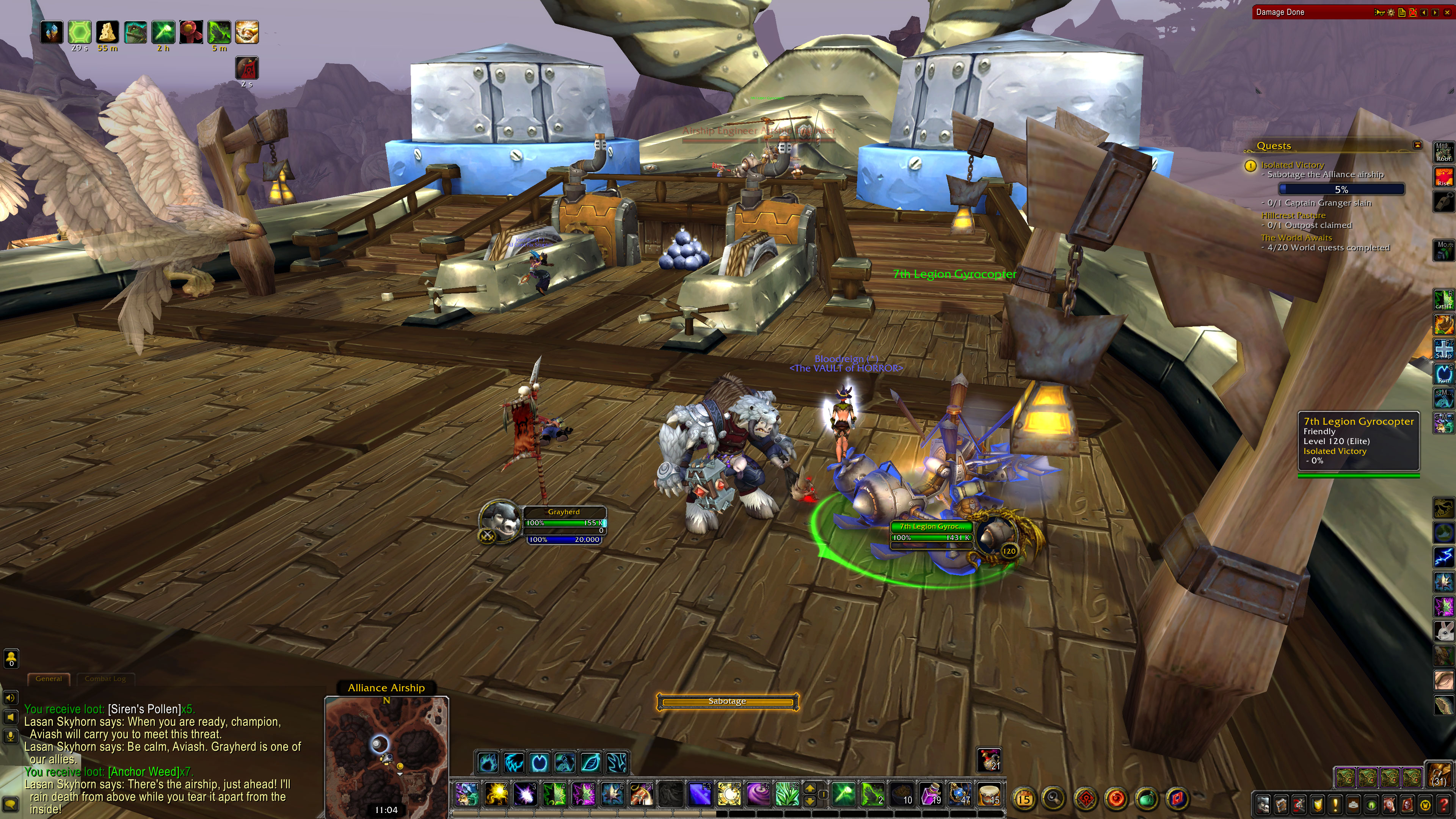This screenshot has height=819, width=1456.
Task: Use the drum item with 15 charges
Action: pos(990,794)
